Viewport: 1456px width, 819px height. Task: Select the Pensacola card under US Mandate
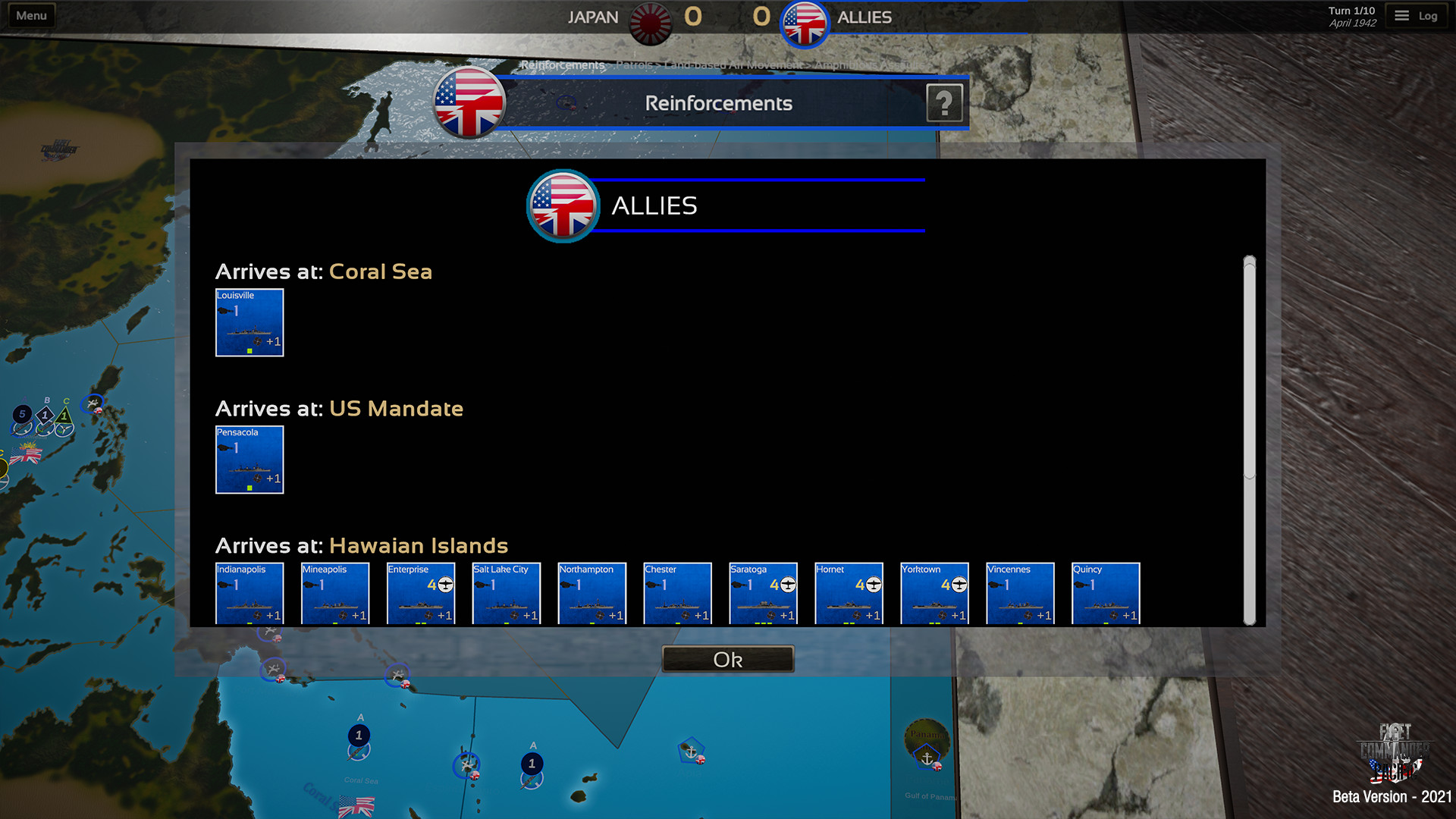[x=250, y=460]
